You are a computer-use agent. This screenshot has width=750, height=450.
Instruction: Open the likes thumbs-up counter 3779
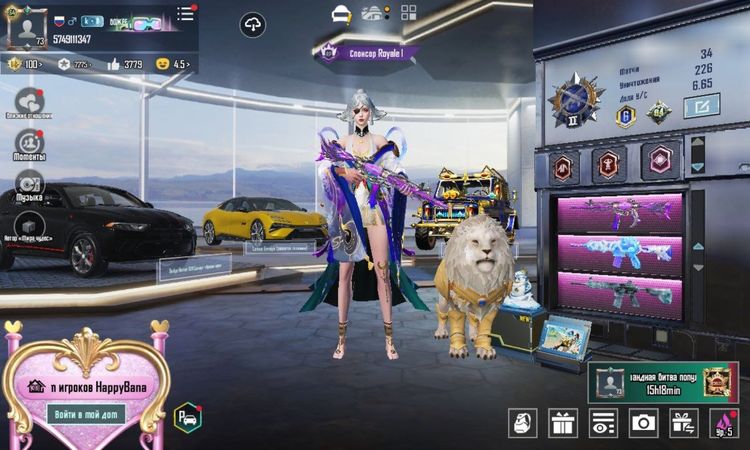pyautogui.click(x=125, y=64)
